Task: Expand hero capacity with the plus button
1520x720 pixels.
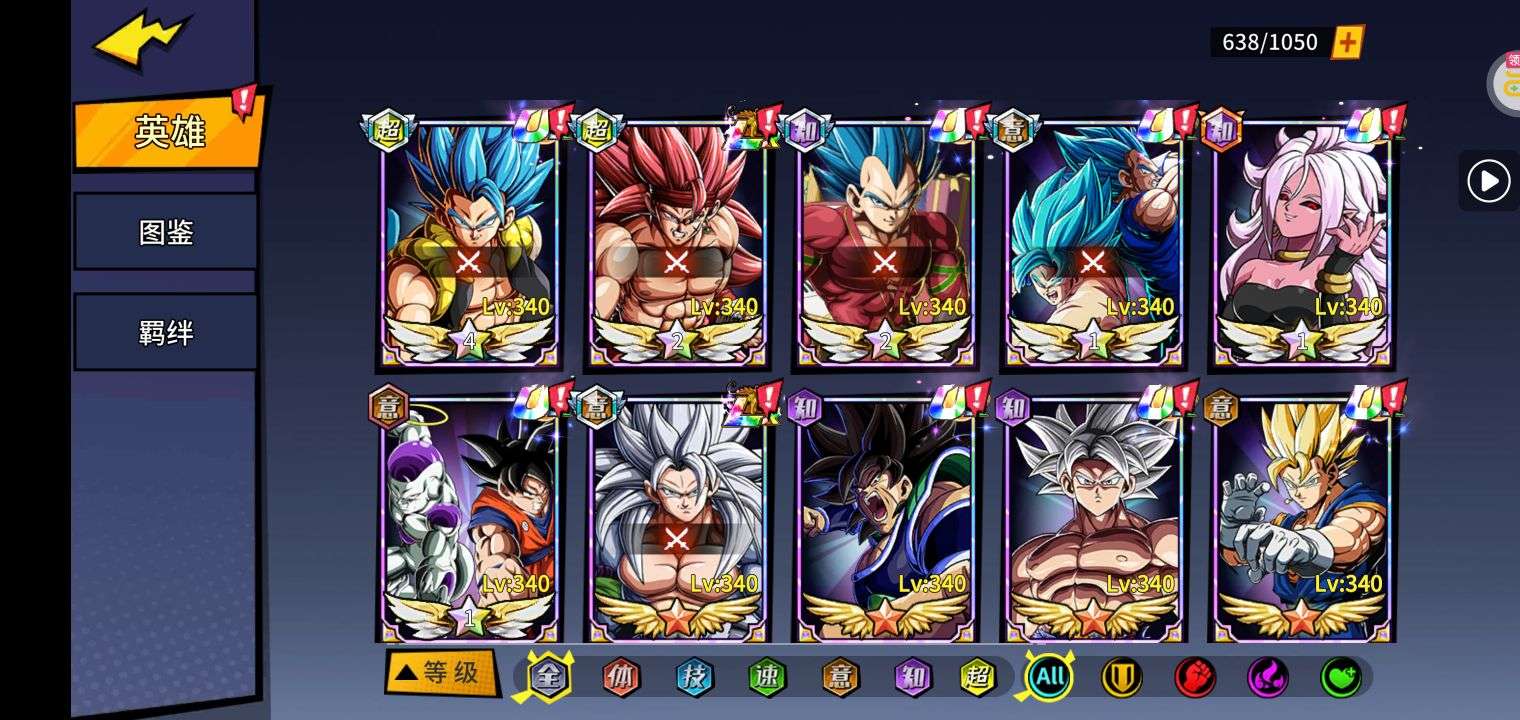Action: 1347,42
